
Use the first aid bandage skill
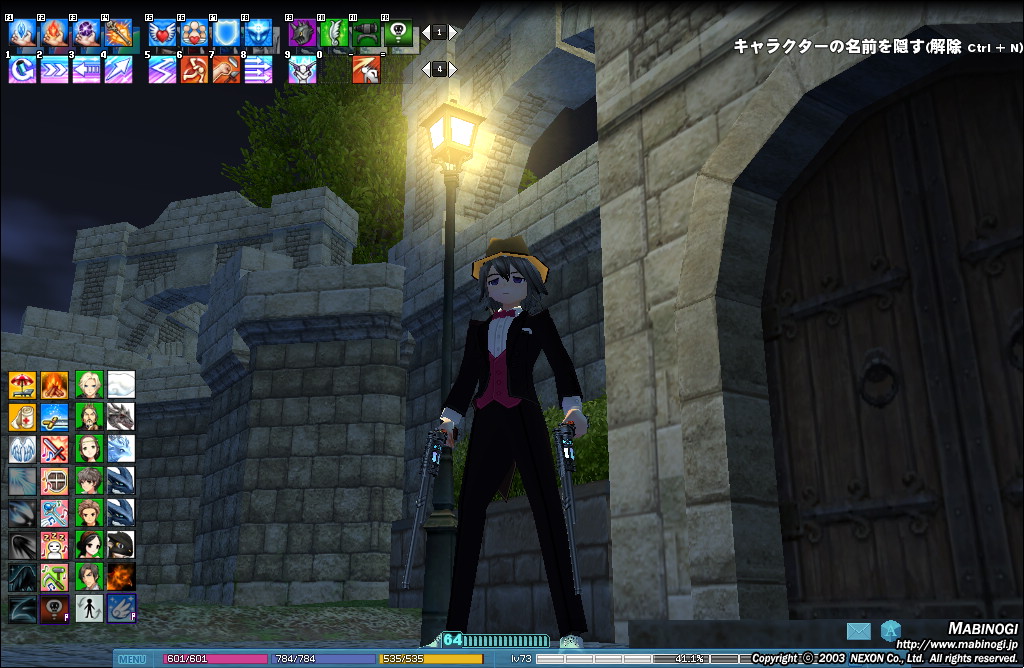pyautogui.click(x=22, y=416)
